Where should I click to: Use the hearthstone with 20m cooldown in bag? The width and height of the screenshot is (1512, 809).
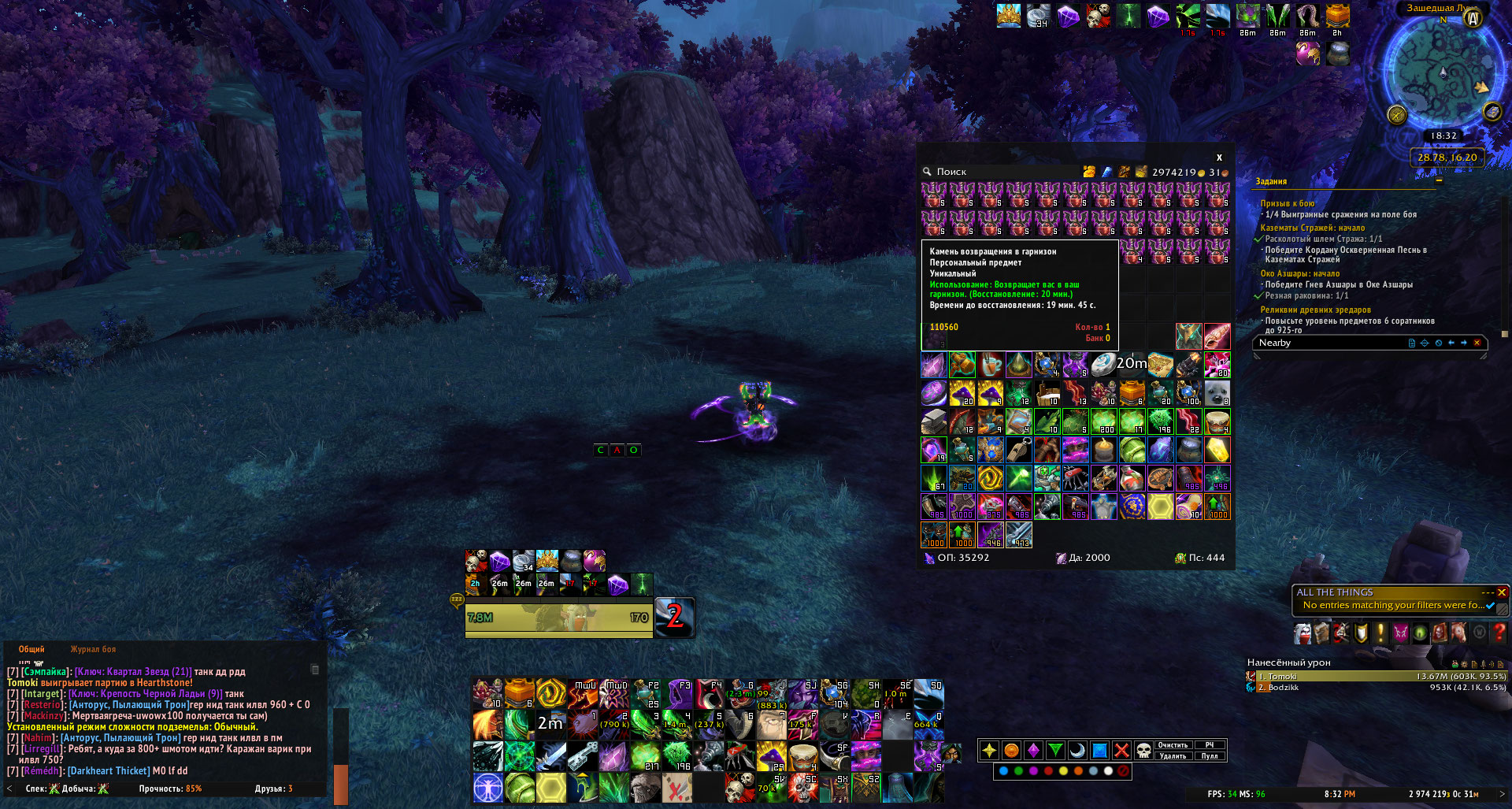tap(1103, 364)
